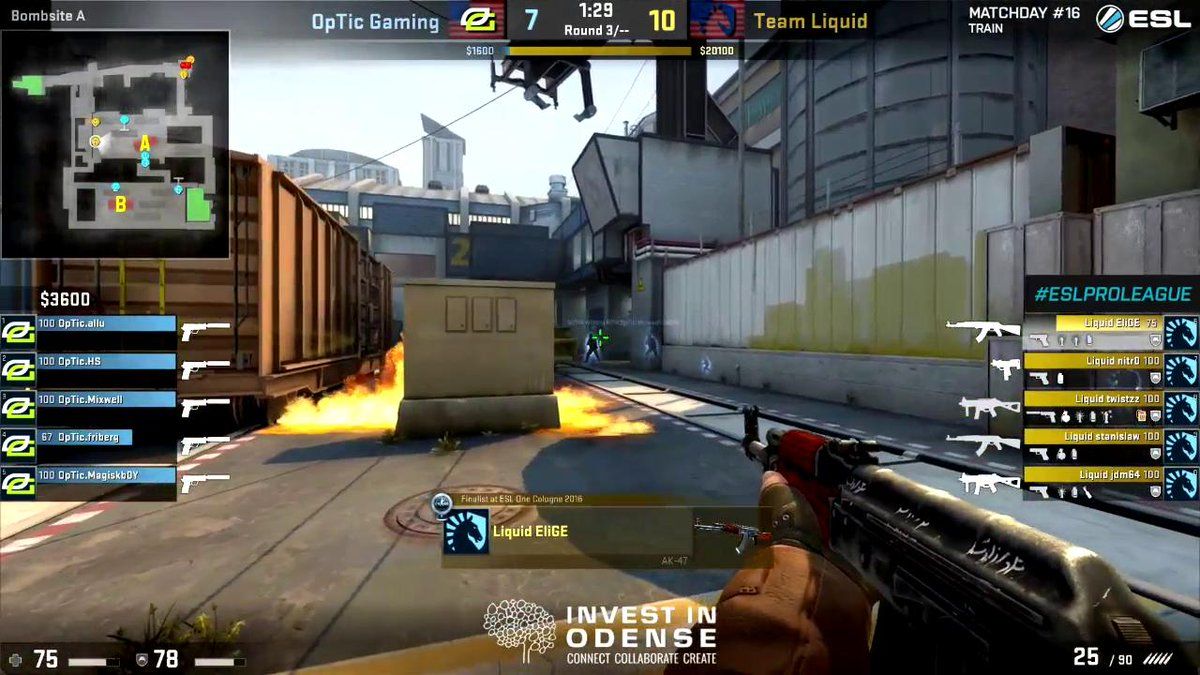The height and width of the screenshot is (675, 1200).
Task: Click the Train minimap overview
Action: pyautogui.click(x=116, y=145)
